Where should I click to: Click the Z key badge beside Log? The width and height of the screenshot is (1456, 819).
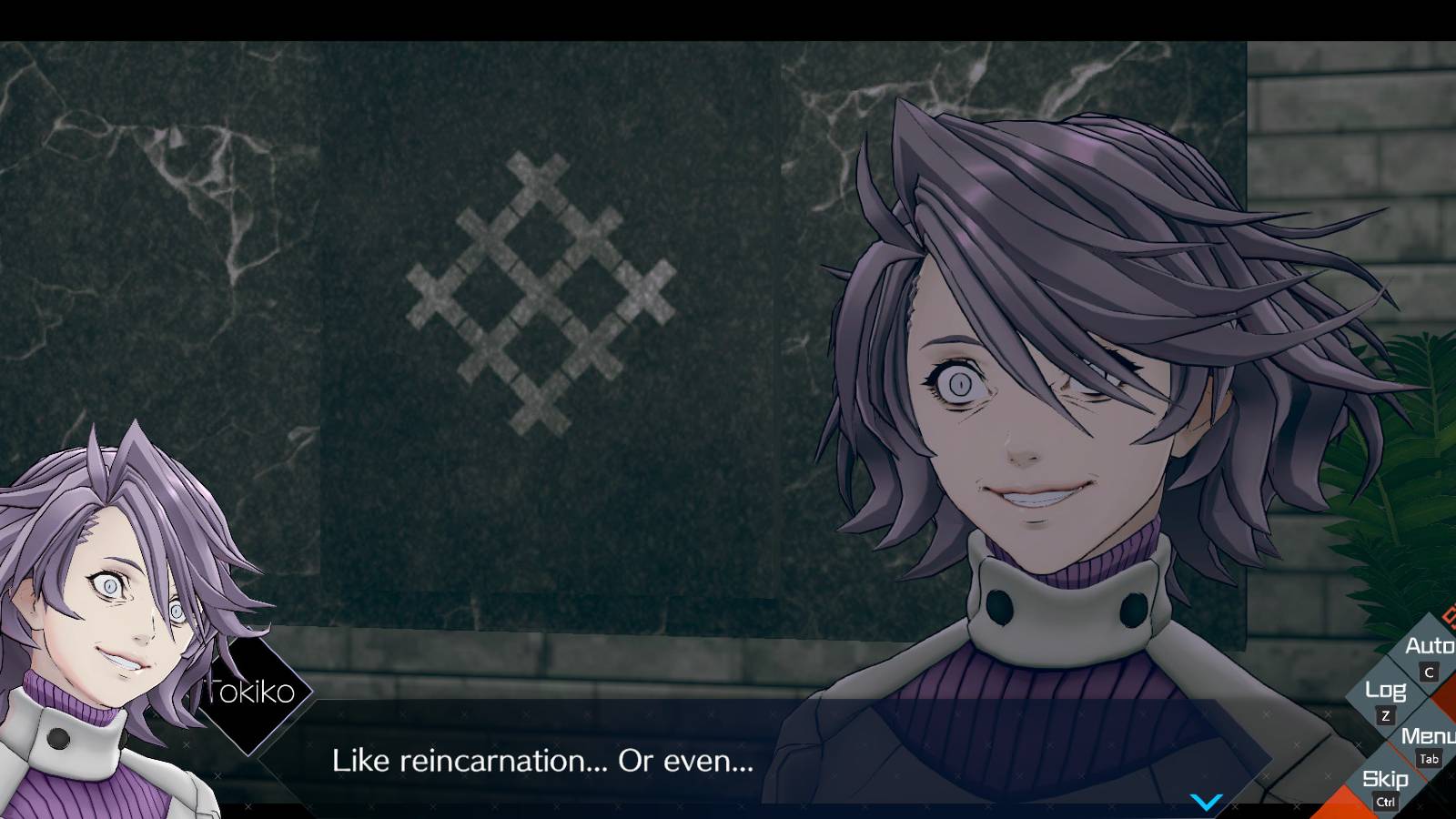click(1386, 714)
